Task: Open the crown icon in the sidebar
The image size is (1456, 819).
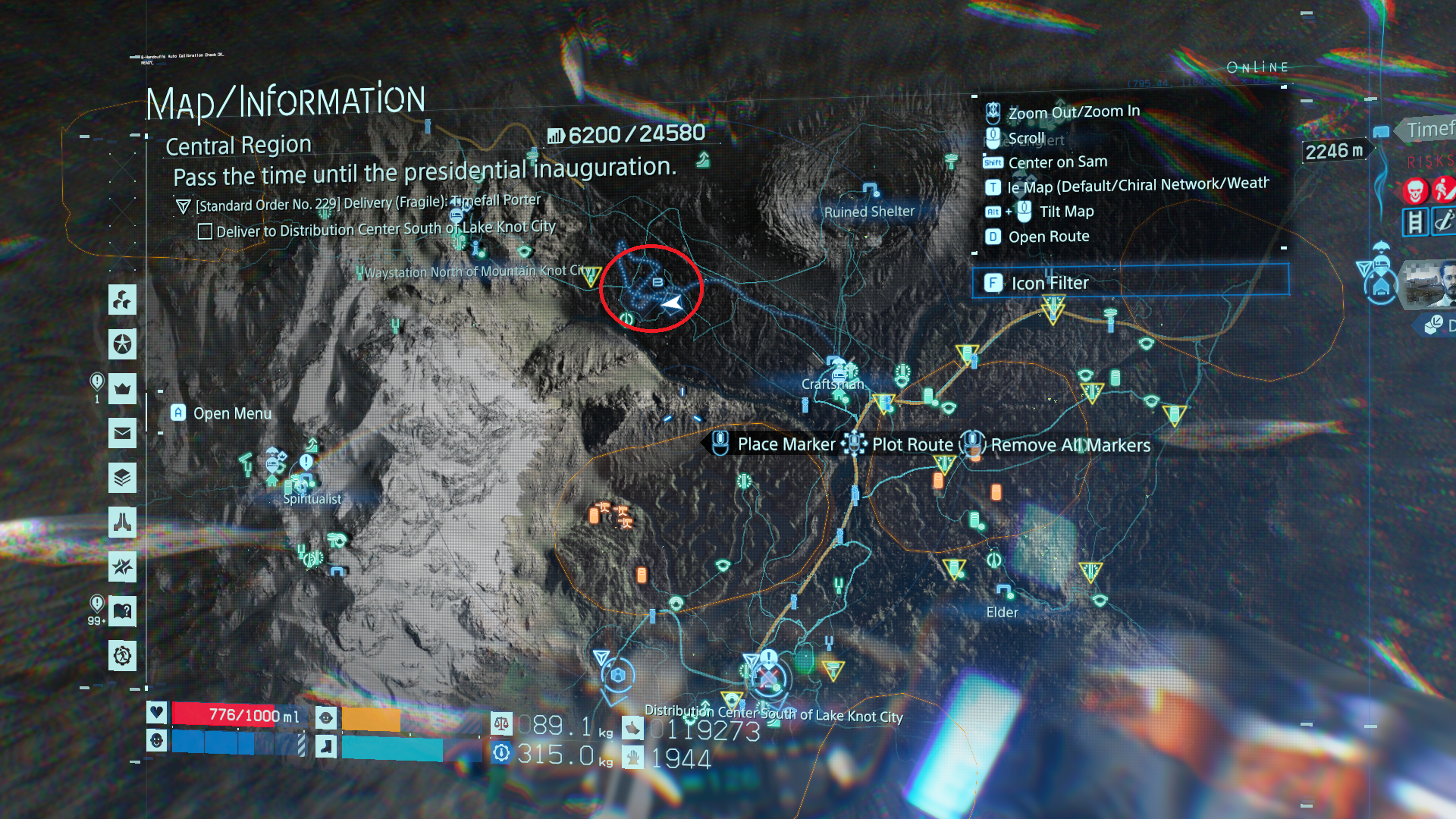Action: (x=122, y=389)
